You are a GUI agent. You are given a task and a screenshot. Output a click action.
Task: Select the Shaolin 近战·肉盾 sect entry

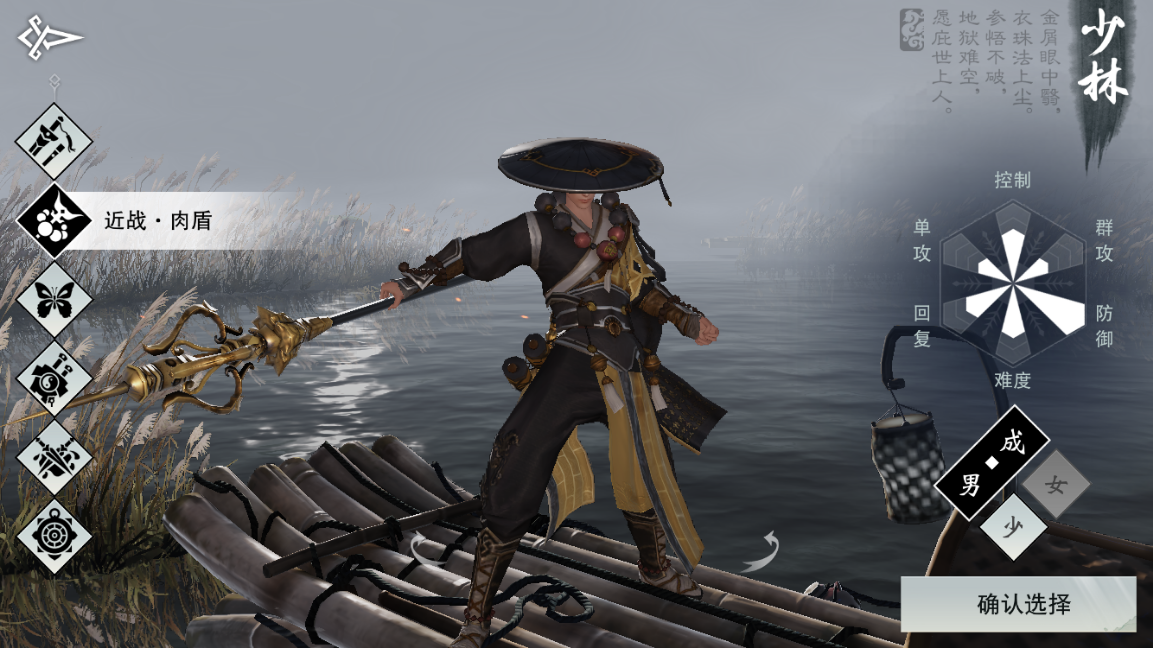(54, 220)
